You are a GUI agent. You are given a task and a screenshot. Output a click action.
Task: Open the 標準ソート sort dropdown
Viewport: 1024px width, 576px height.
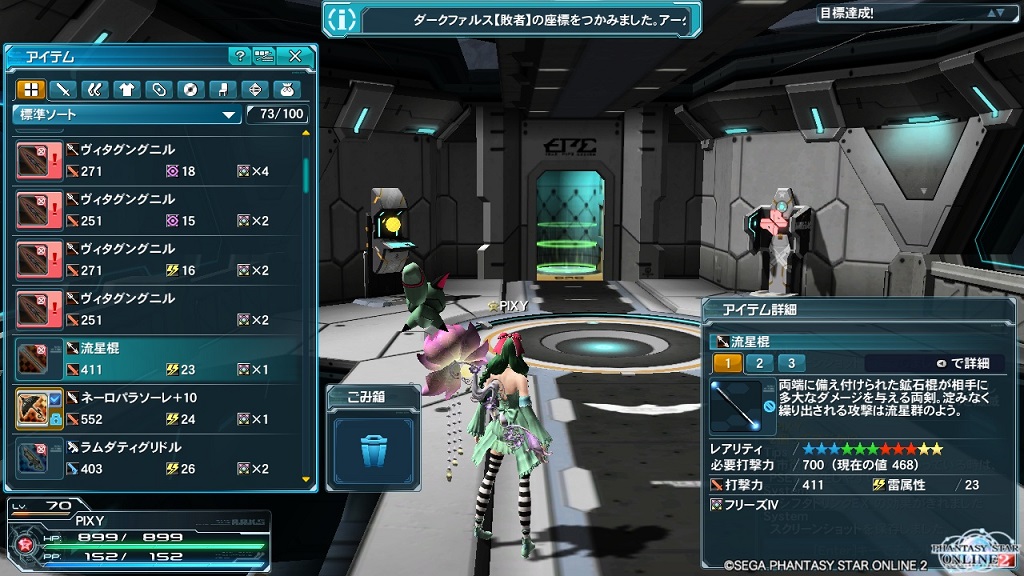point(127,114)
